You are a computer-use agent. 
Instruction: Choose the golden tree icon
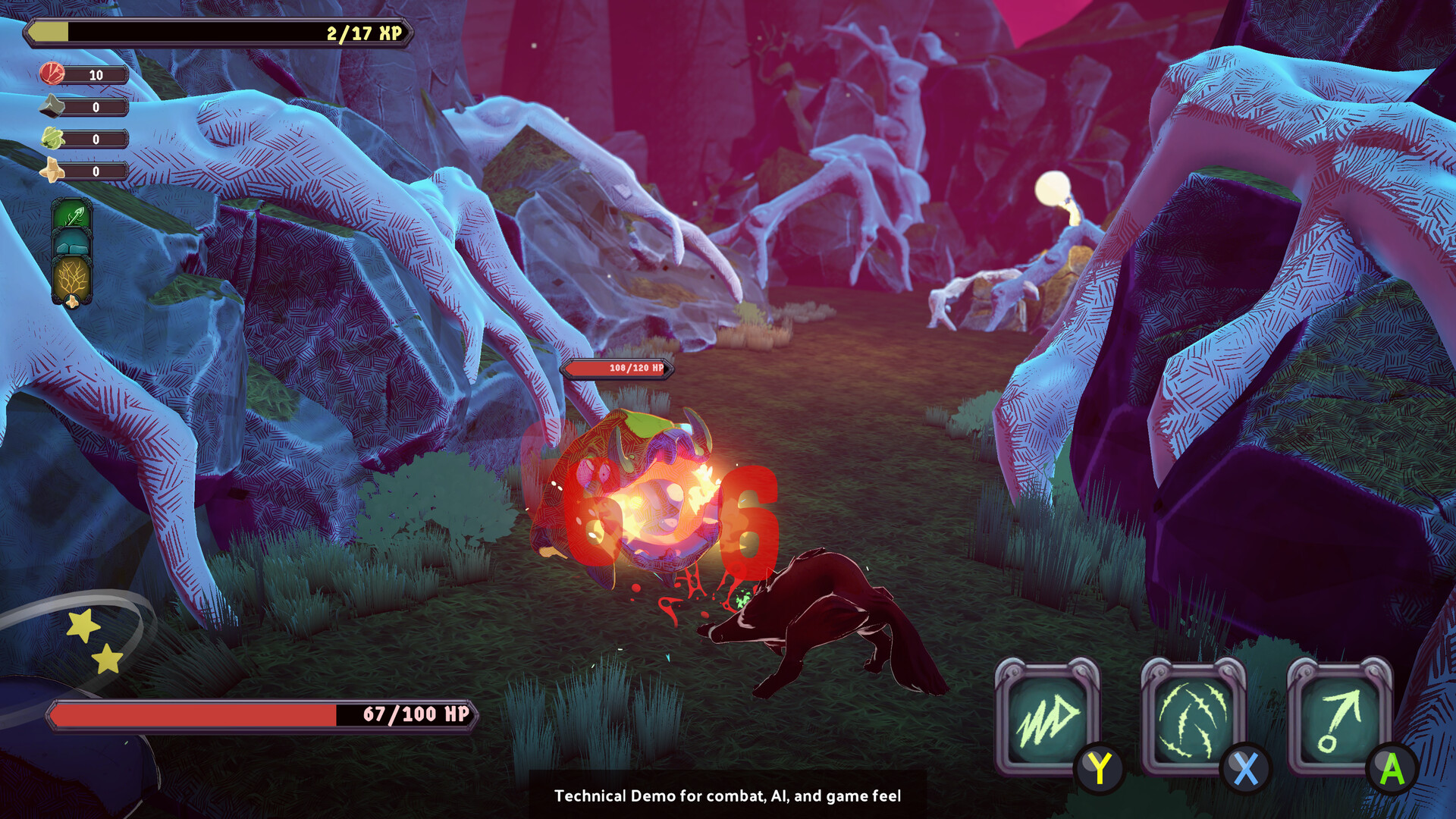[73, 278]
